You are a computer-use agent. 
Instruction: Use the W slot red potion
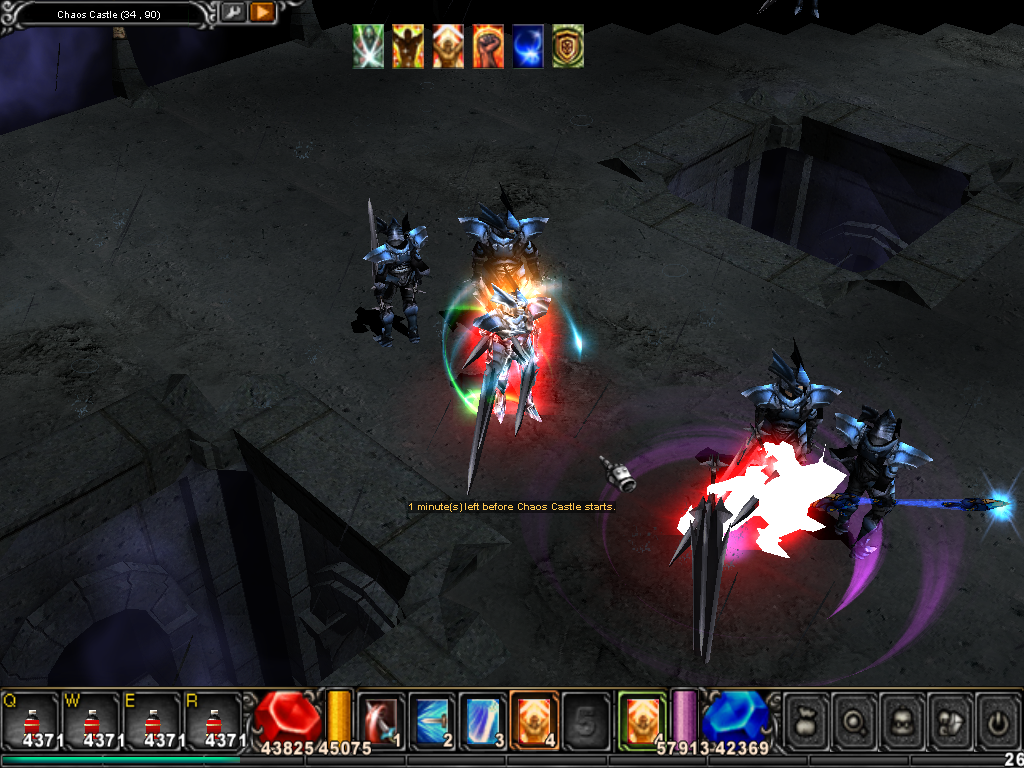(x=91, y=719)
